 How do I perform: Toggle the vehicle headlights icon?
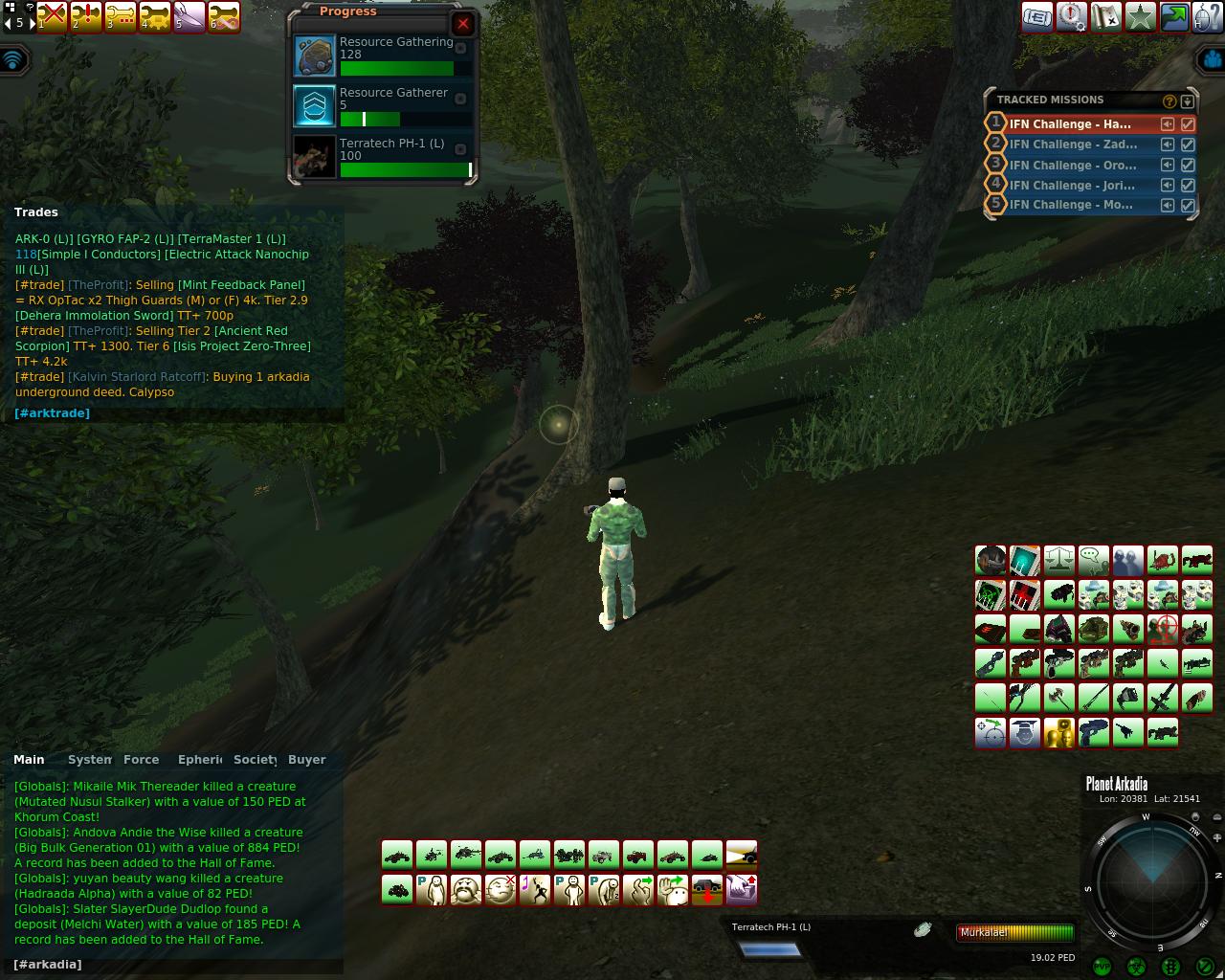pyautogui.click(x=742, y=854)
